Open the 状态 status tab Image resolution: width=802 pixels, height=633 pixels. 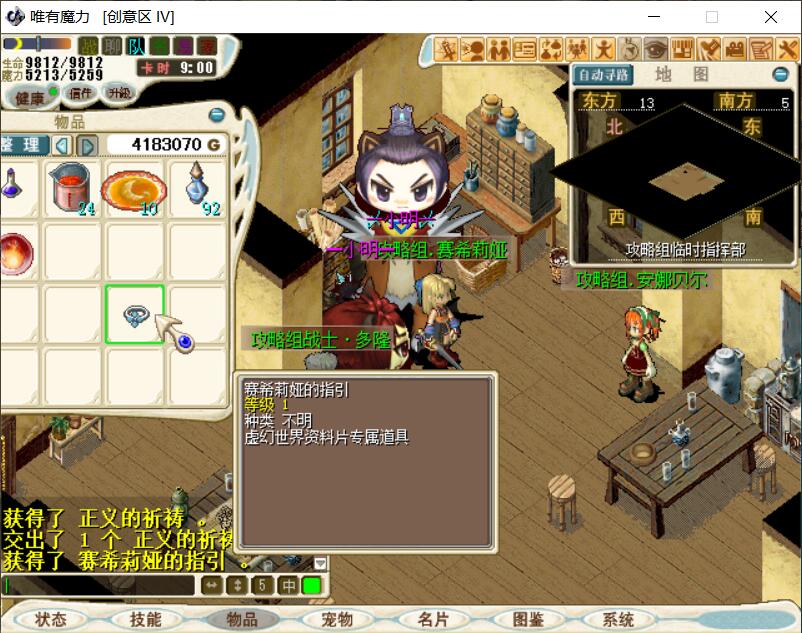coord(49,619)
